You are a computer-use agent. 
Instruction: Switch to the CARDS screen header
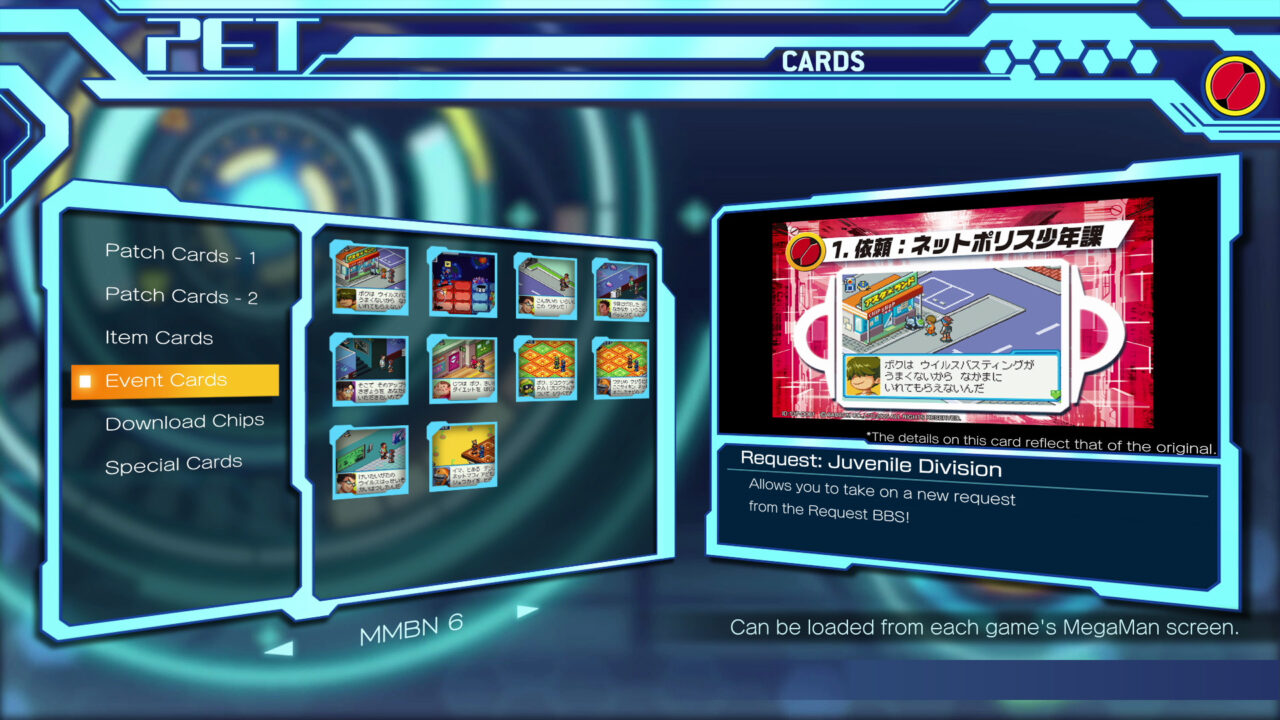point(822,61)
